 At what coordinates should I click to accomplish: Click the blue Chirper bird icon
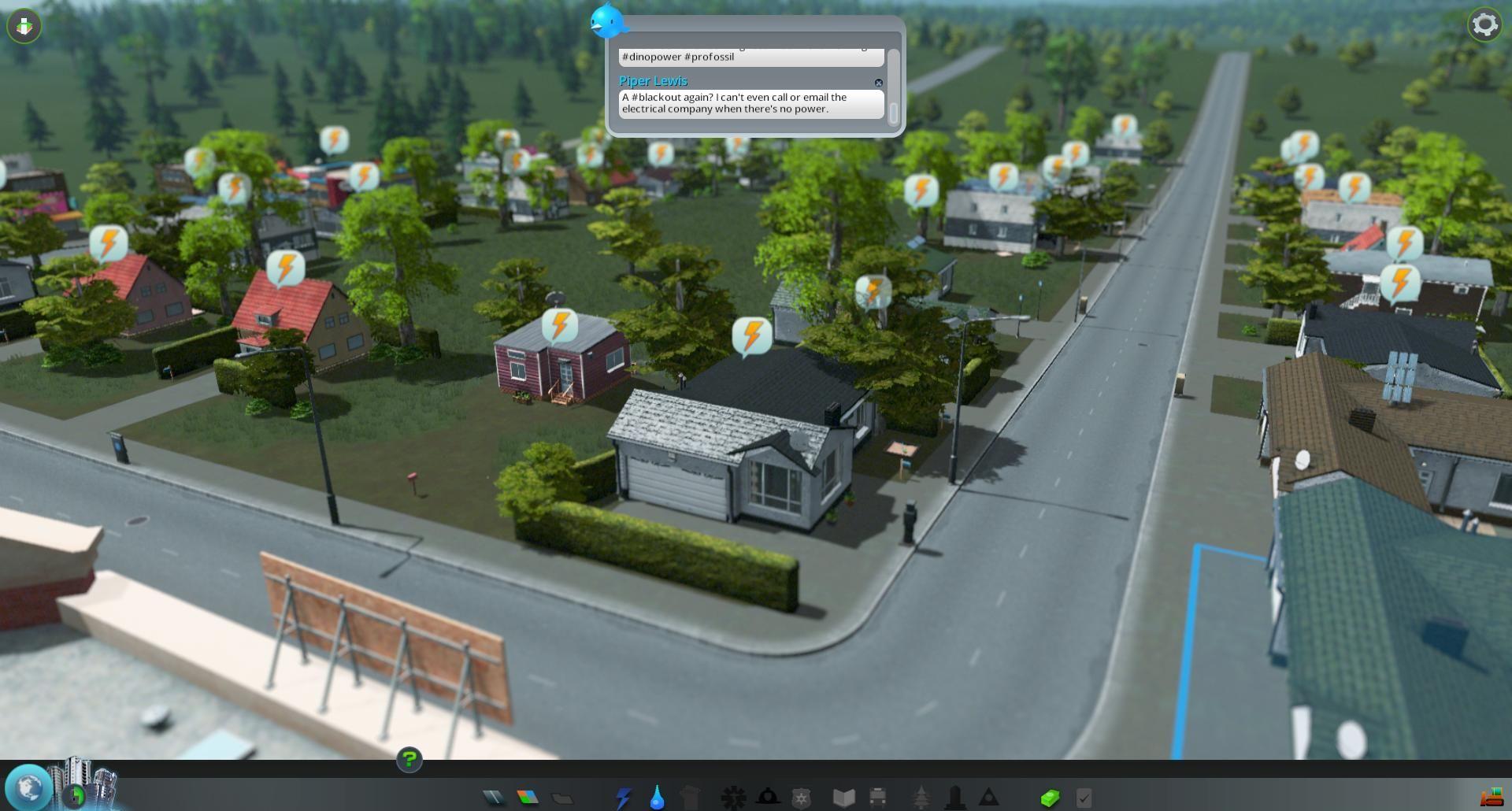coord(608,20)
